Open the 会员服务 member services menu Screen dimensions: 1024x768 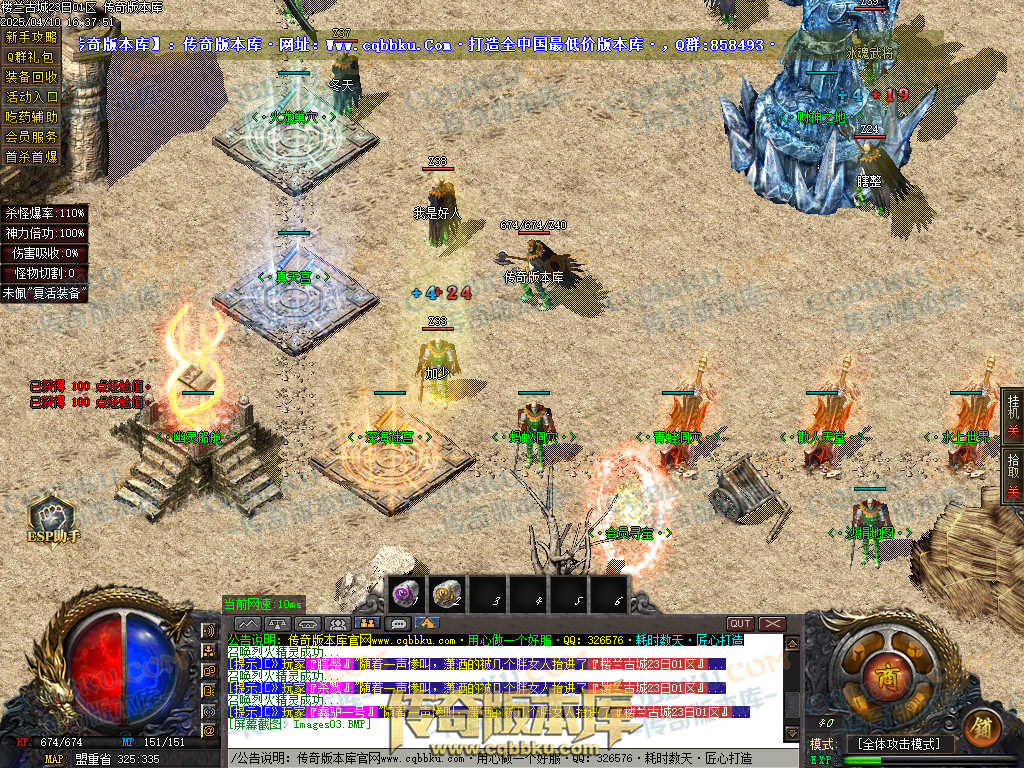[x=31, y=137]
